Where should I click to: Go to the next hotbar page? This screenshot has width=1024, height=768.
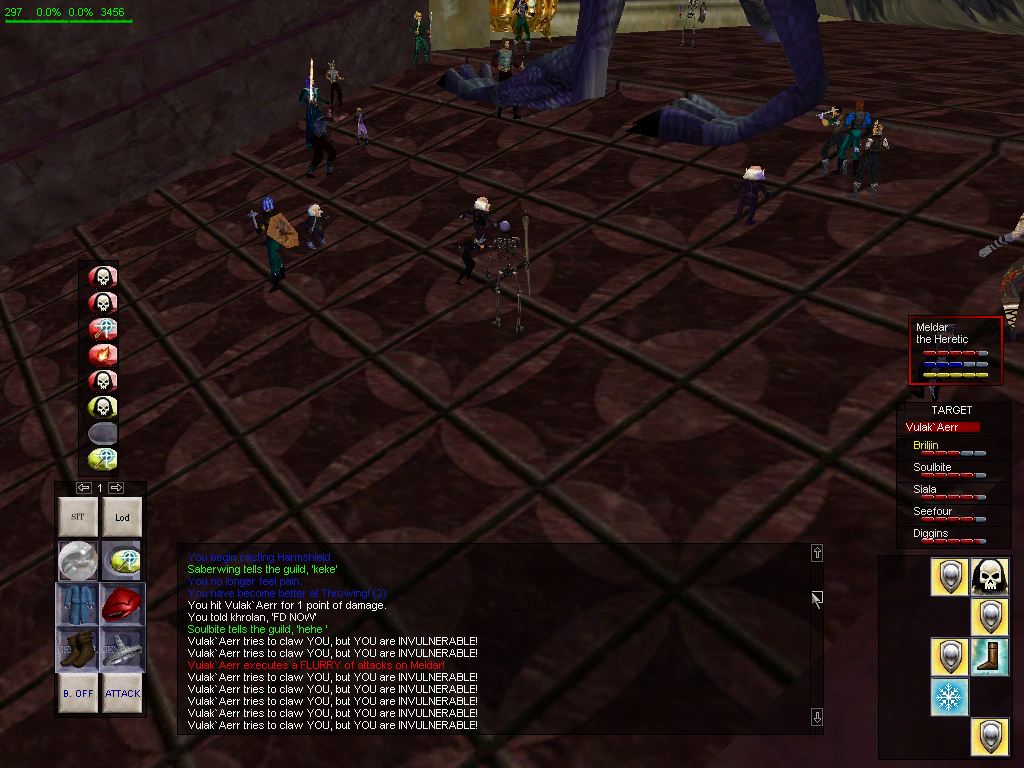[x=116, y=488]
